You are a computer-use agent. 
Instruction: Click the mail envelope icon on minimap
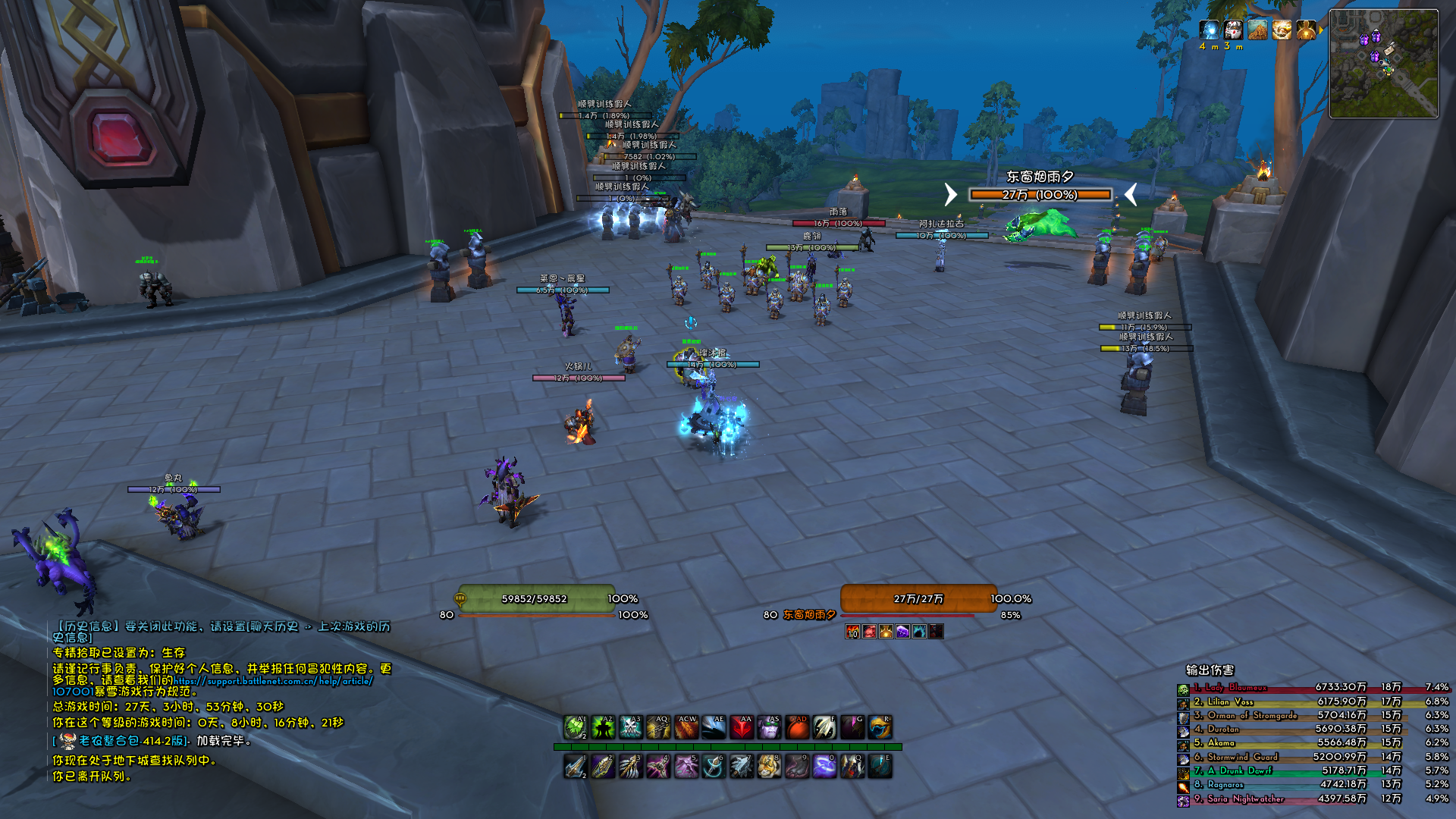(x=1389, y=49)
